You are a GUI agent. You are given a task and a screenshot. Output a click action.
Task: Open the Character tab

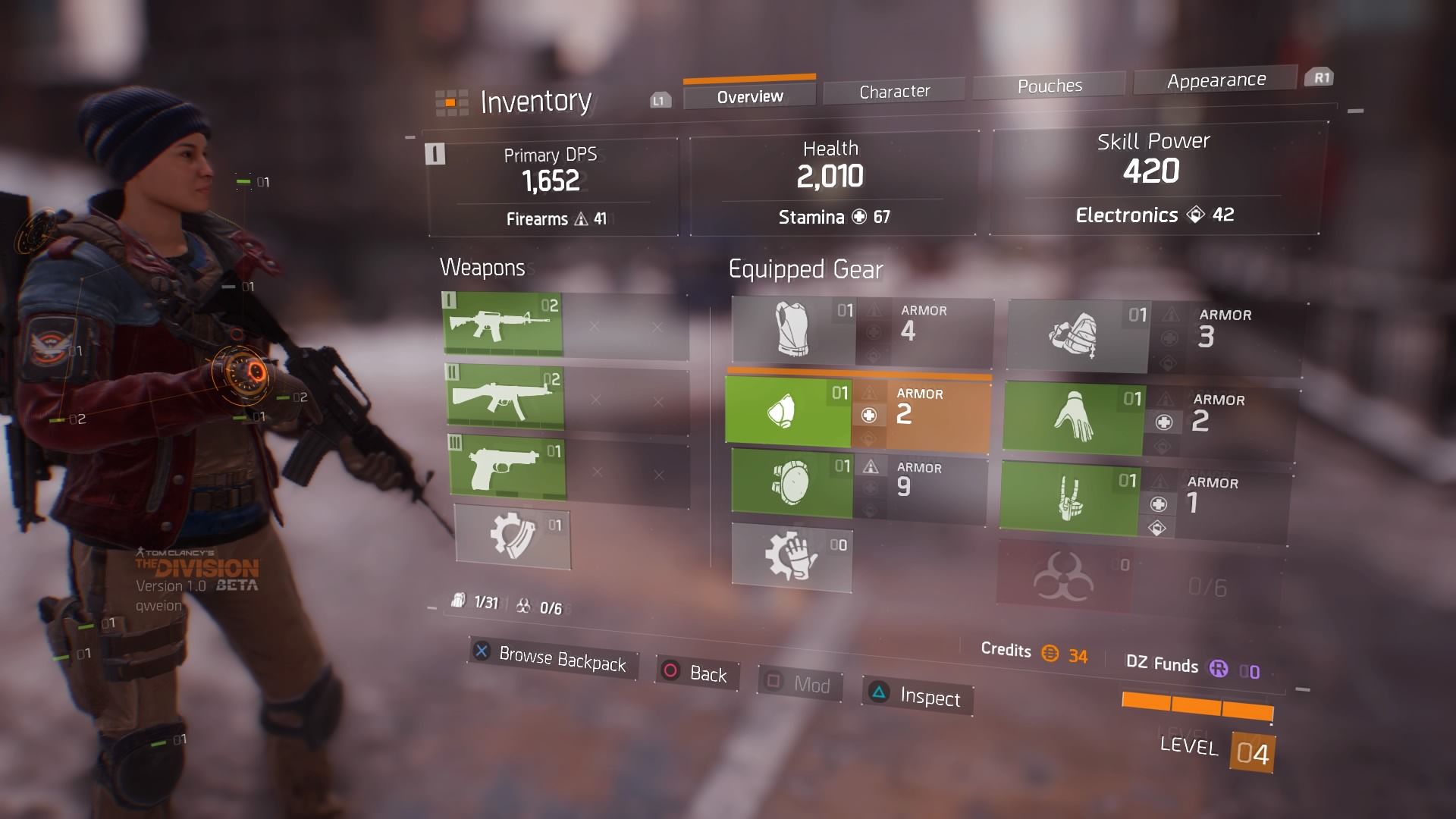pyautogui.click(x=894, y=92)
